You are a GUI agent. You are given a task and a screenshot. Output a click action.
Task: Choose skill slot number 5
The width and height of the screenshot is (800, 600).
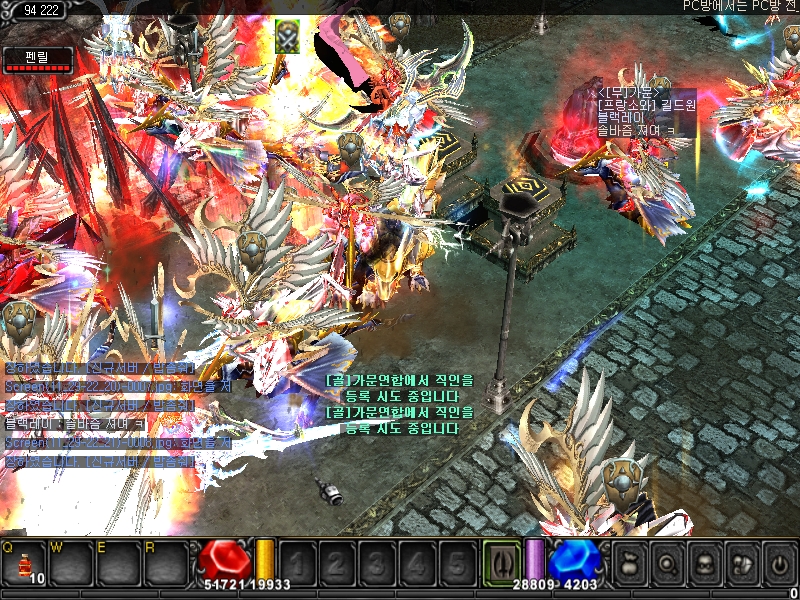(457, 563)
